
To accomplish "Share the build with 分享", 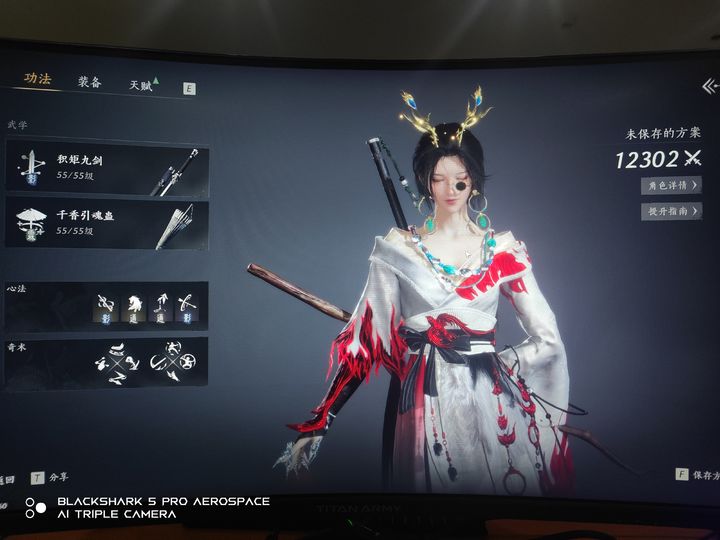I will pyautogui.click(x=55, y=478).
